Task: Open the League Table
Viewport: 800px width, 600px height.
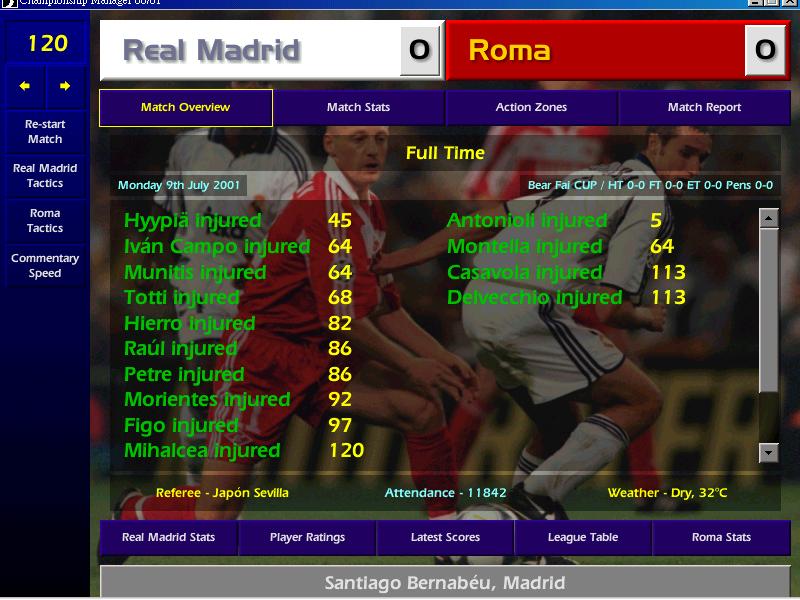Action: click(x=583, y=538)
